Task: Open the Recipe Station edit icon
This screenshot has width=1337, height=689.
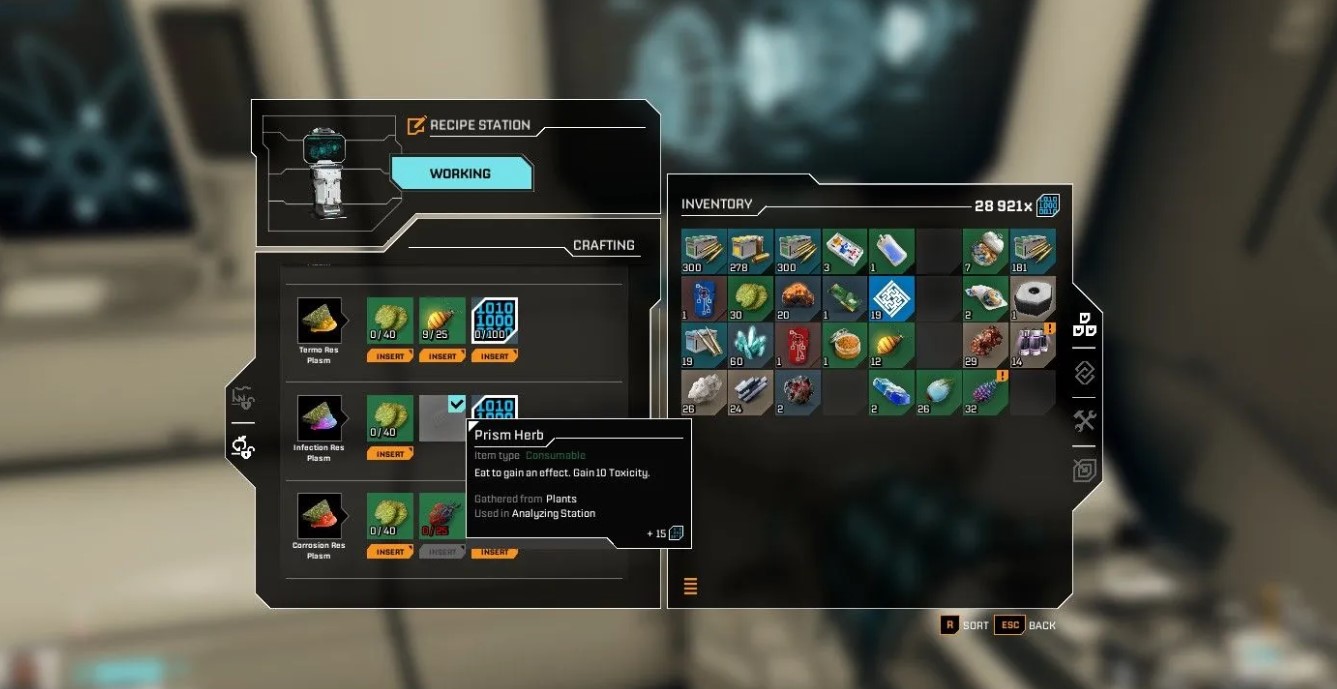Action: click(x=417, y=126)
